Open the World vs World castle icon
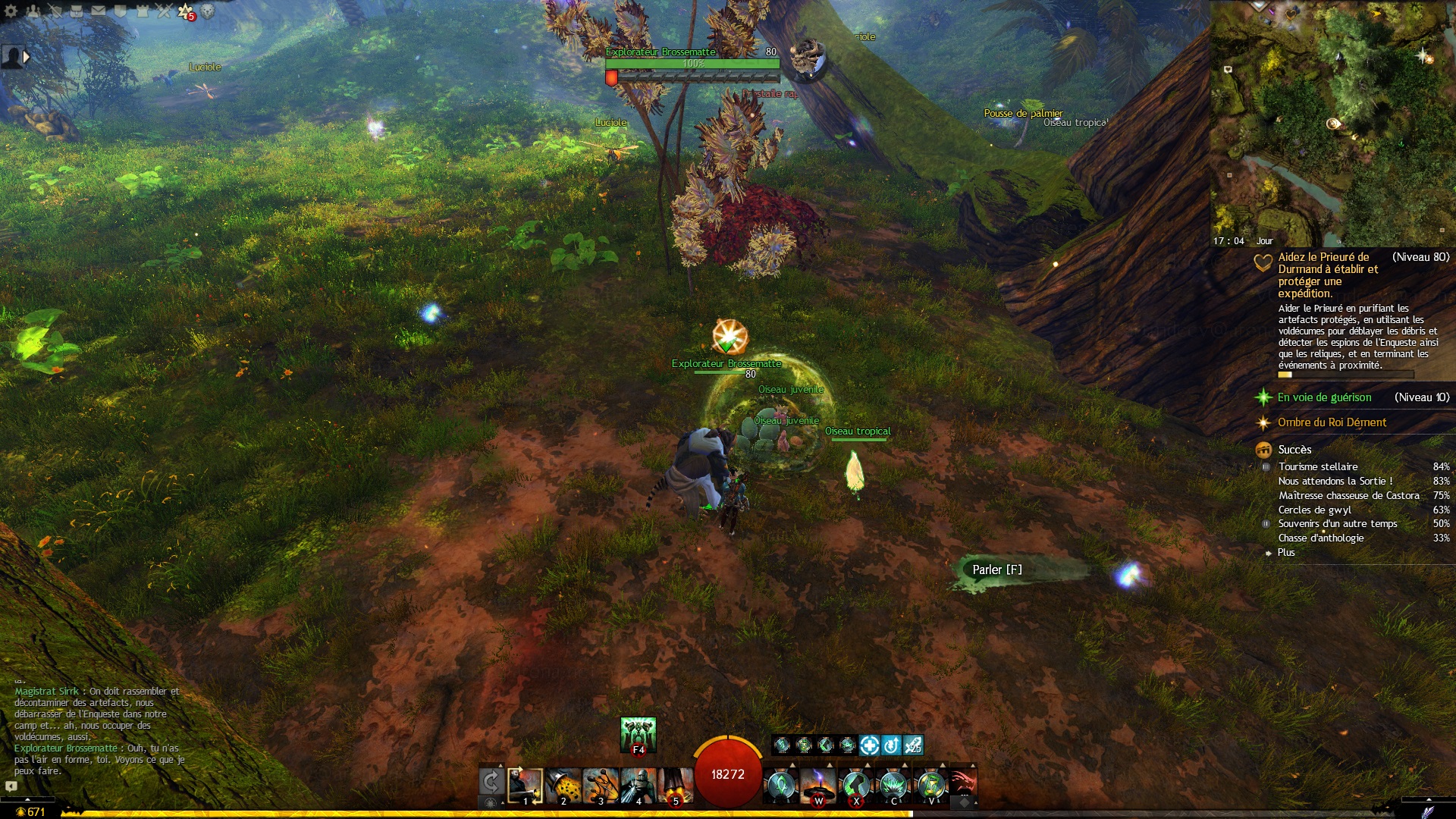 [142, 11]
